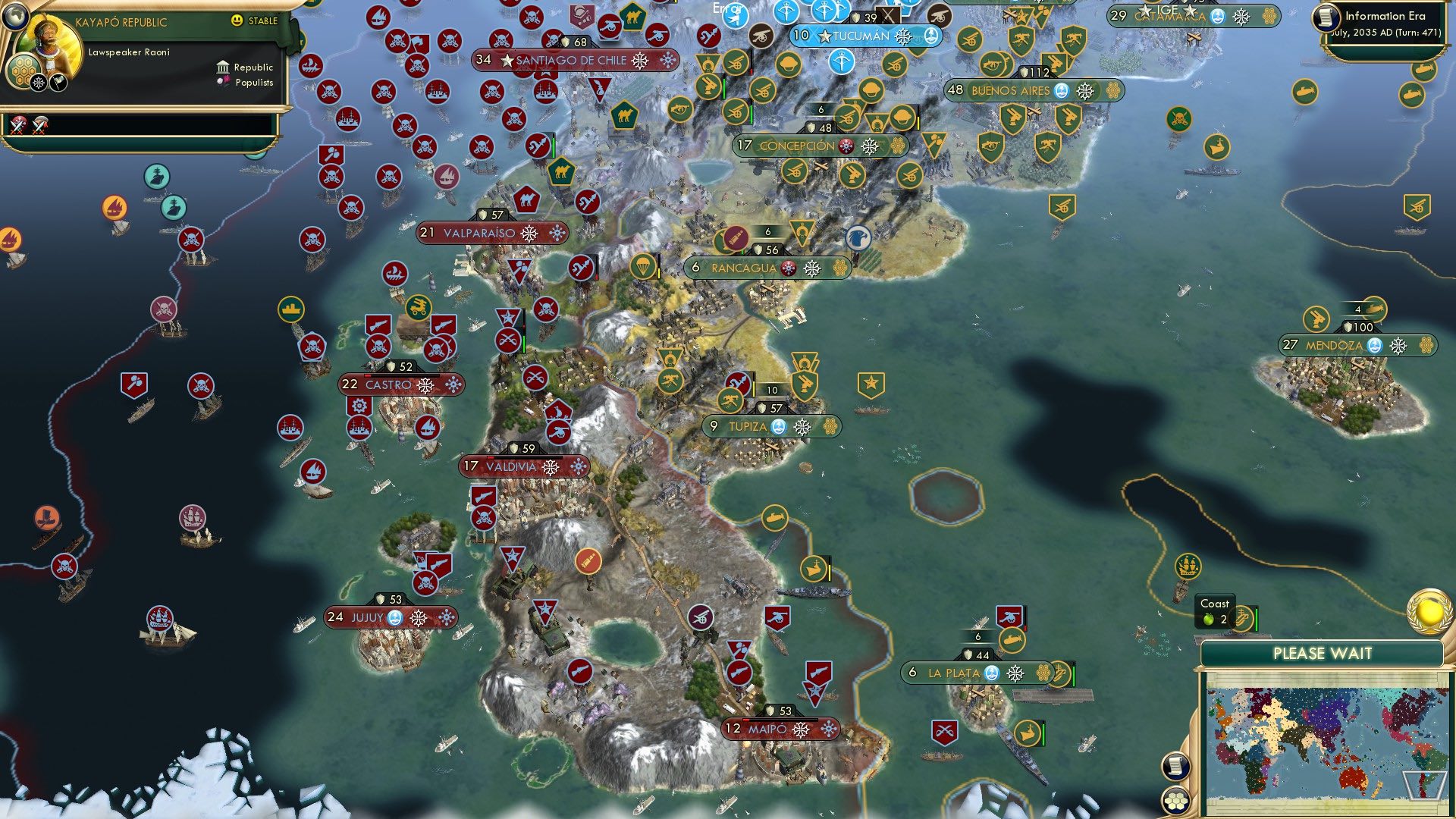Viewport: 1456px width, 819px height.
Task: Click the STABLE smiley happiness indicator
Action: click(237, 20)
